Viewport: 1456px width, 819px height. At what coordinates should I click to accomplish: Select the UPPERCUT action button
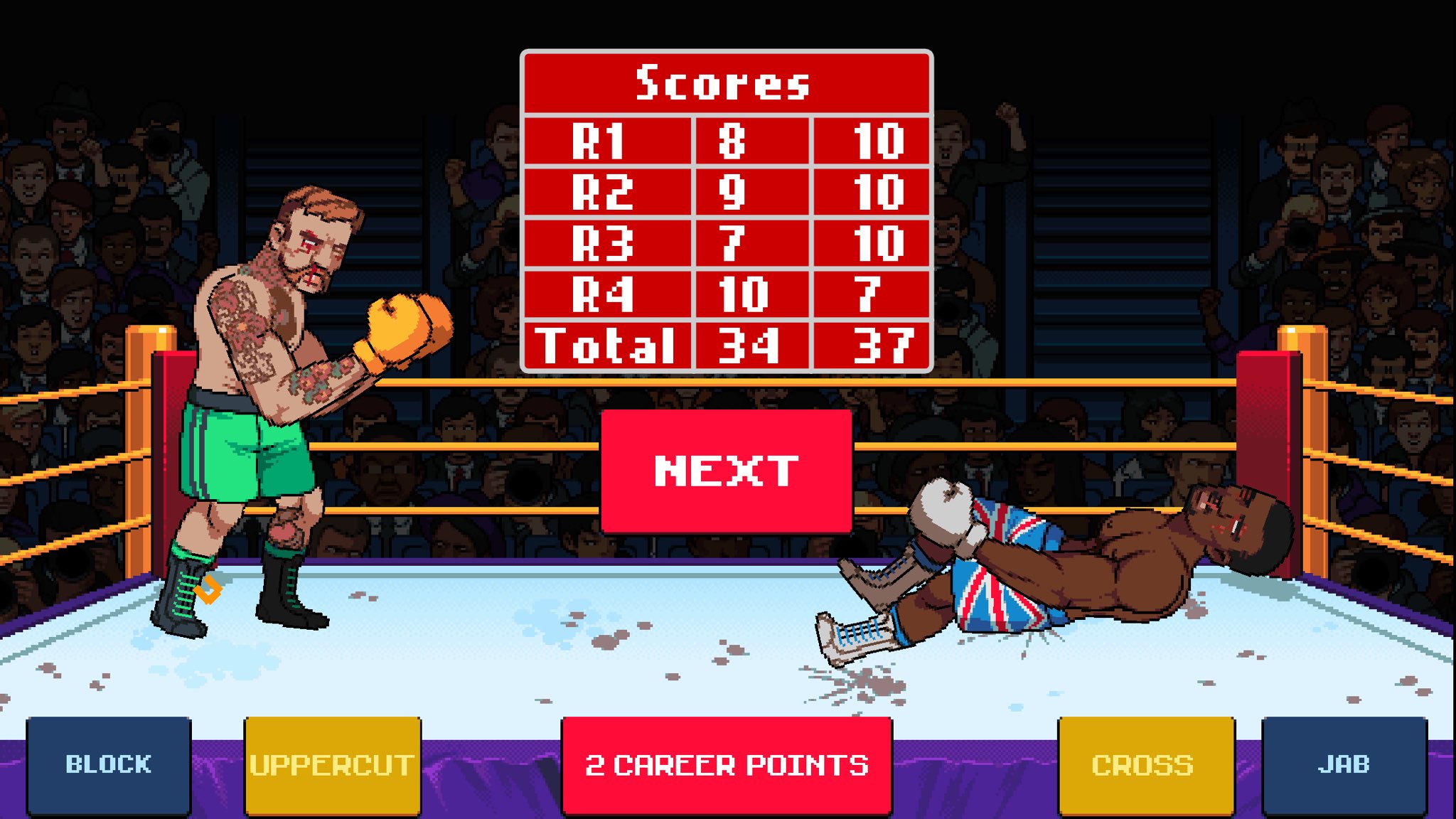[x=331, y=766]
